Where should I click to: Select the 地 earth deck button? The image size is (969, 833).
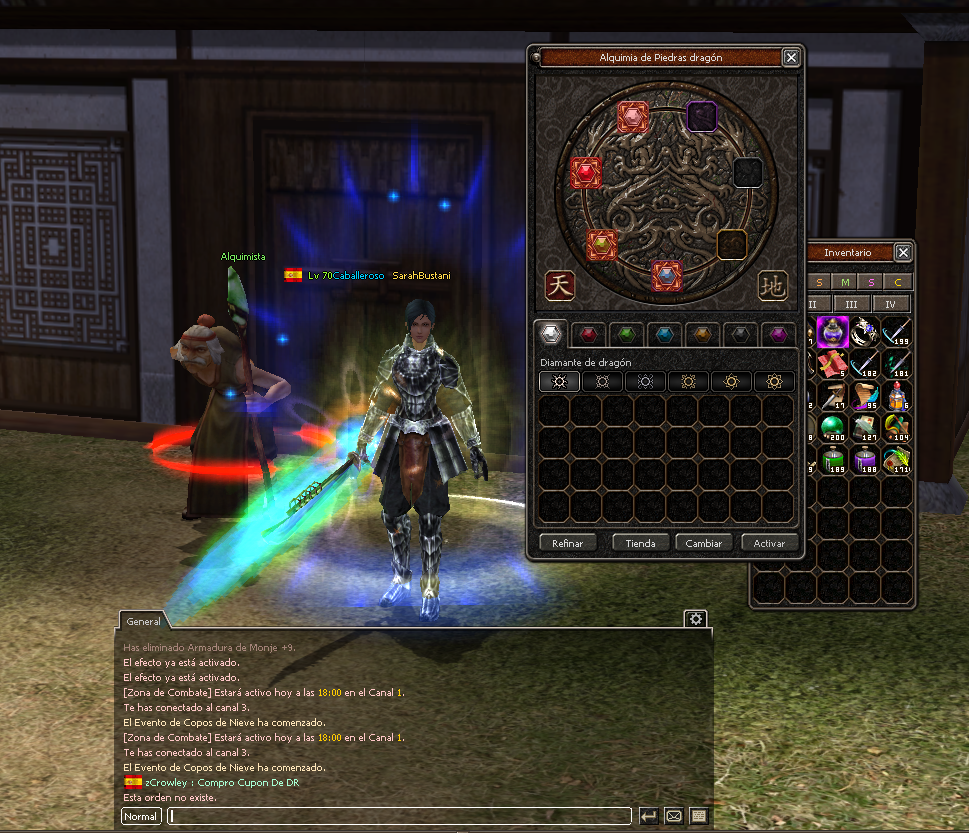772,285
